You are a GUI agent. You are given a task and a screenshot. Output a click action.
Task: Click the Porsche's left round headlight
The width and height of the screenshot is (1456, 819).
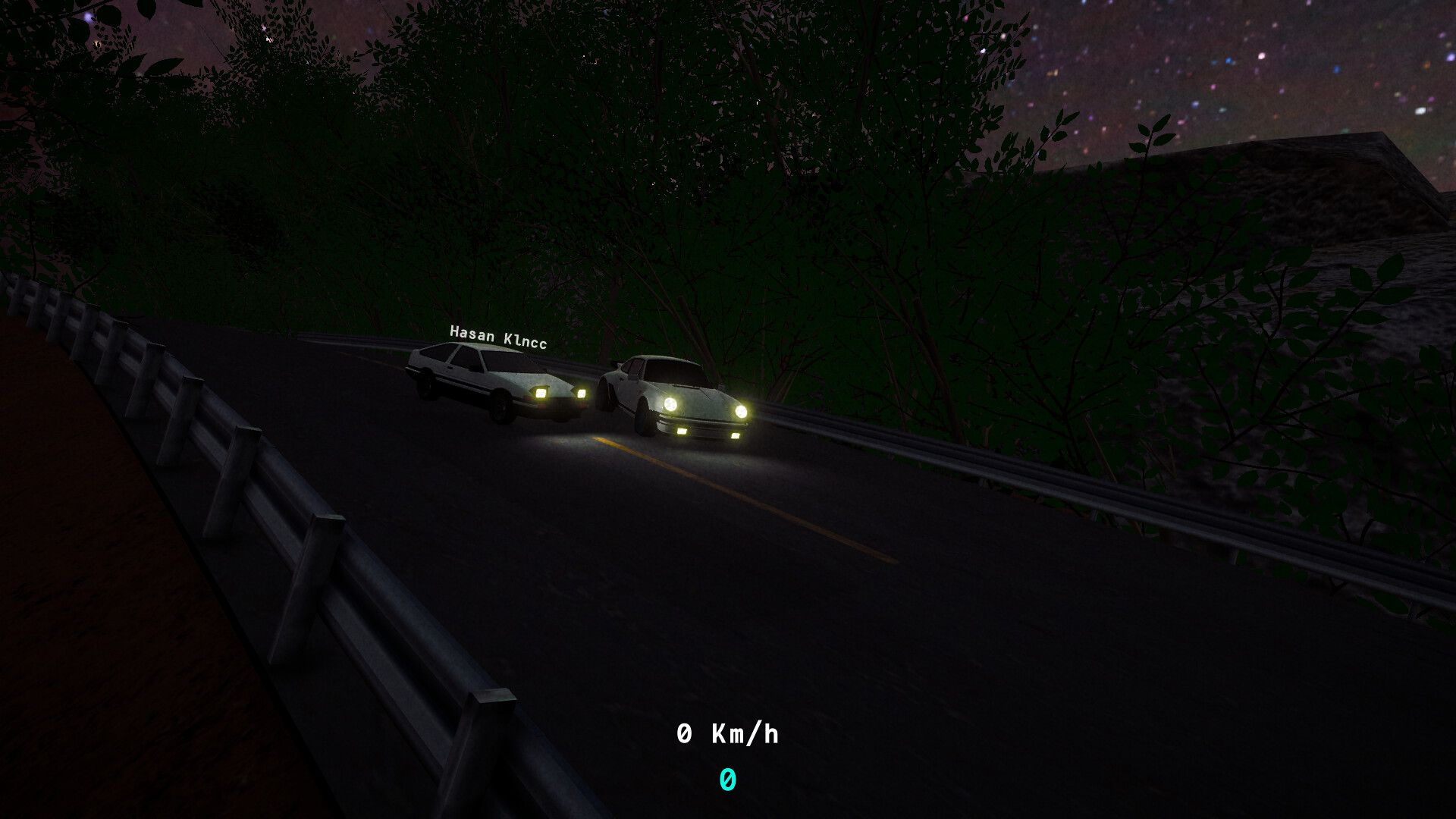click(672, 405)
